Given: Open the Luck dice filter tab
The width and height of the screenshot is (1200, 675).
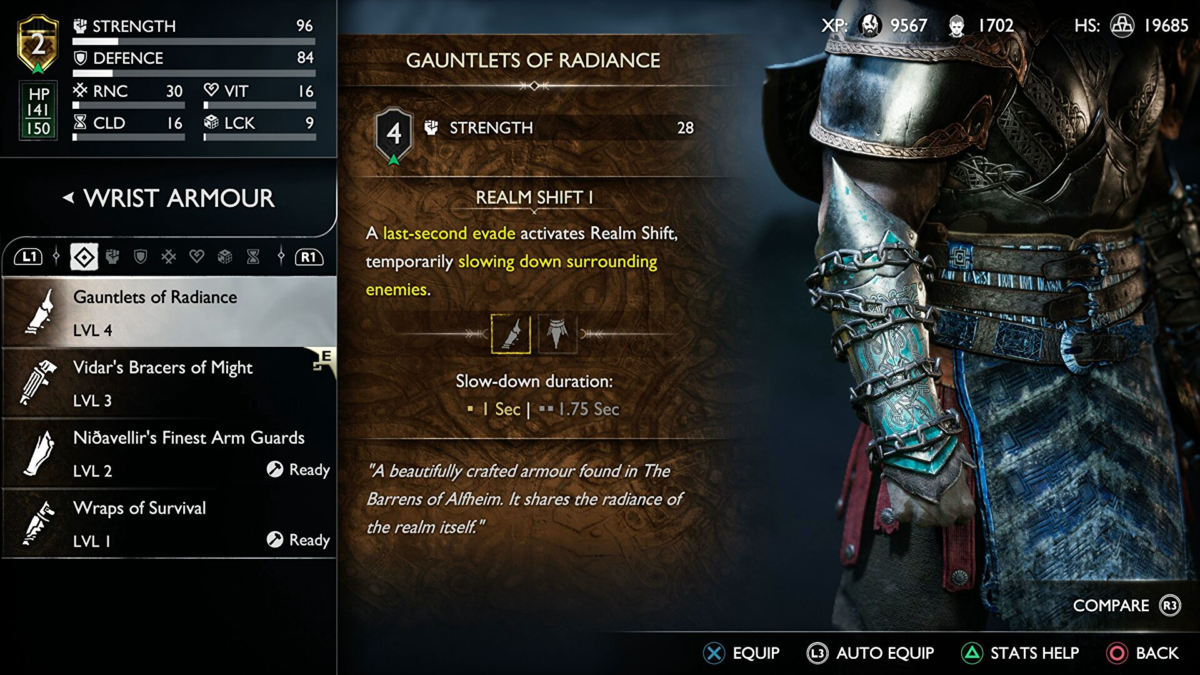Looking at the screenshot, I should 225,257.
